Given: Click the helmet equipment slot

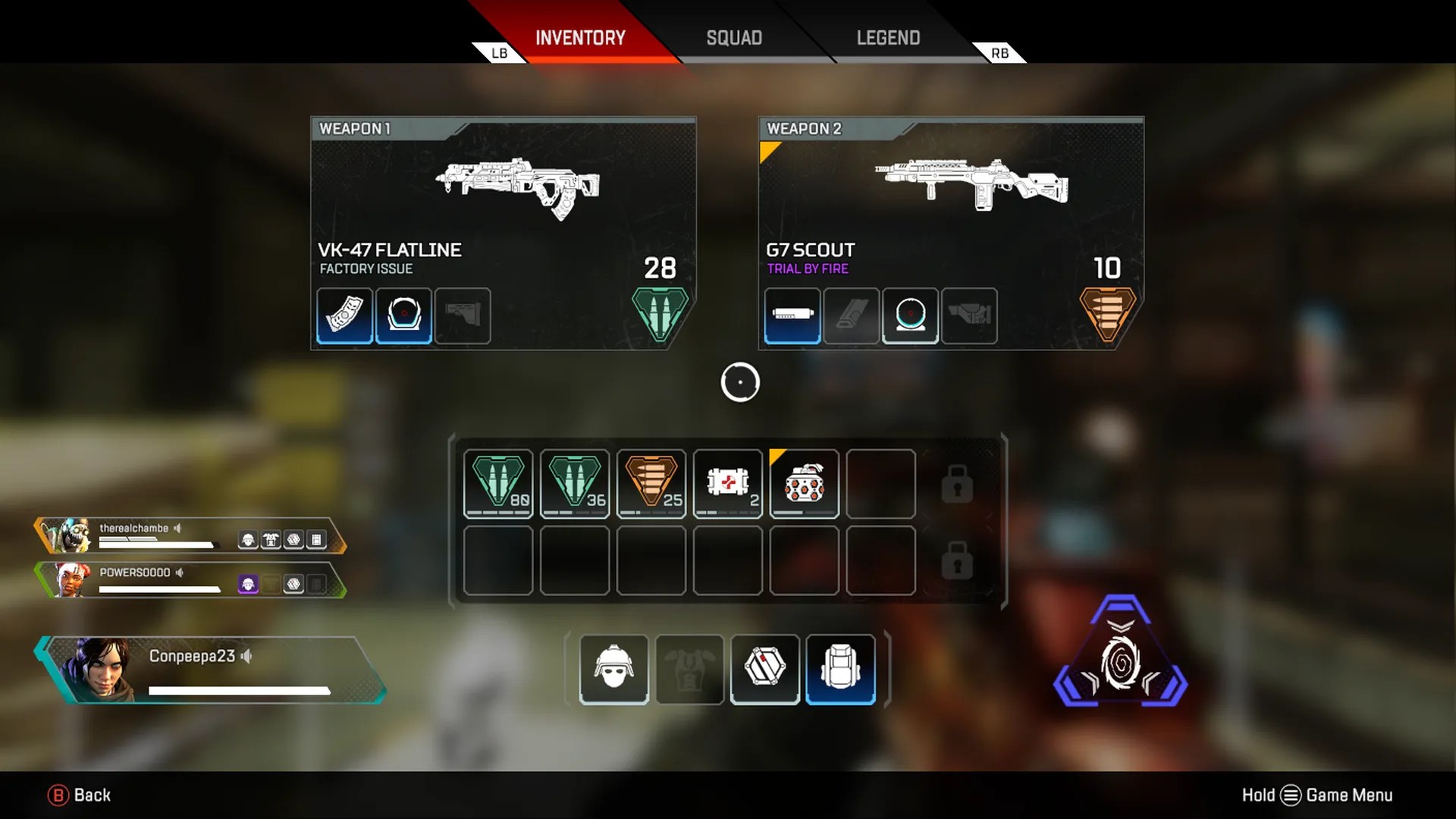Looking at the screenshot, I should click(613, 669).
